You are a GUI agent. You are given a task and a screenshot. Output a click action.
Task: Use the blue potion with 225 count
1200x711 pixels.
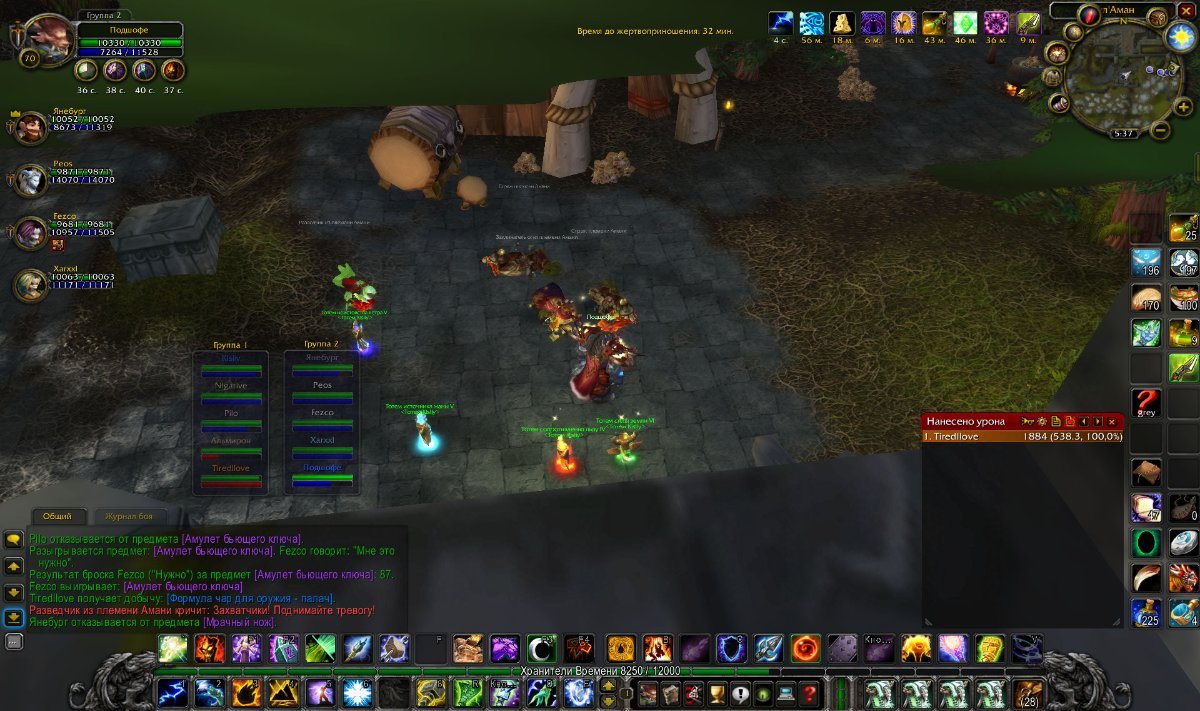click(1146, 612)
